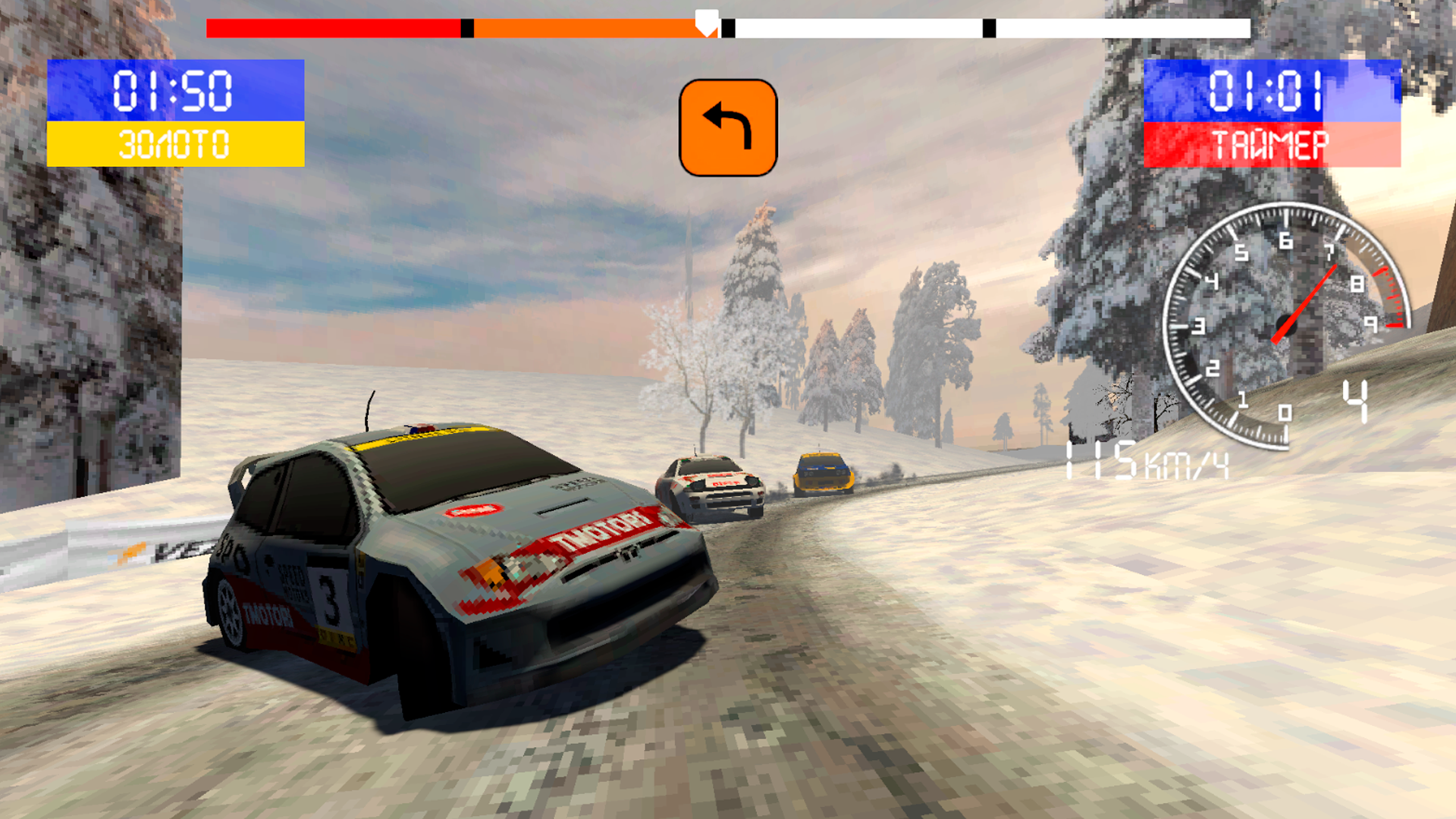Select the ТАЙМЕР label tab
The width and height of the screenshot is (1456, 819).
pos(1272,144)
